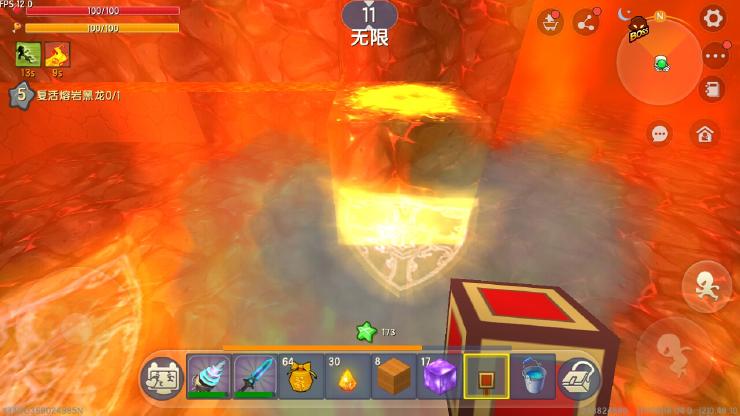Select the purple cube hotbar slot
The width and height of the screenshot is (740, 416).
(440, 378)
